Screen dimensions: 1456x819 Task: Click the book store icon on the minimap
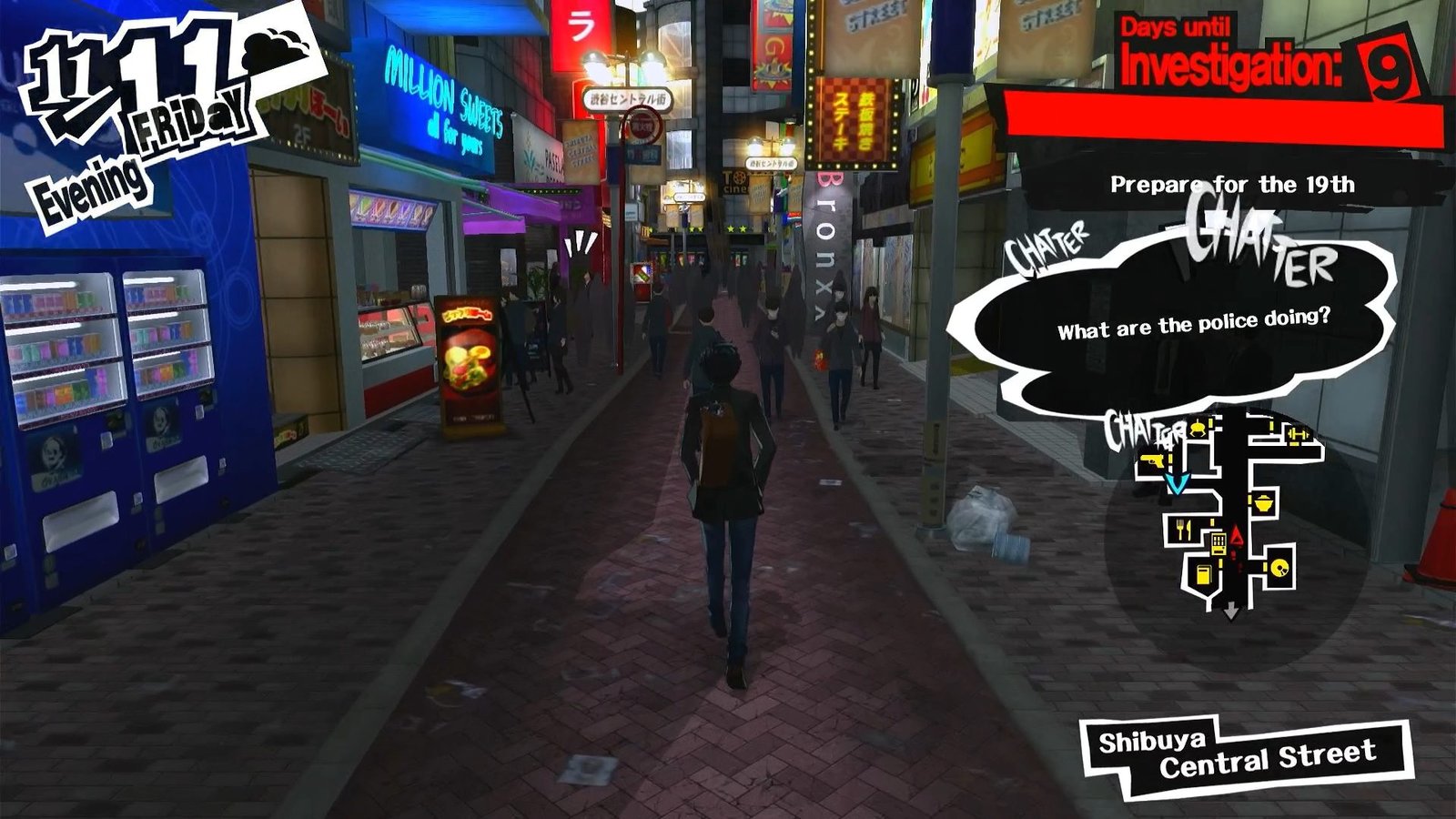(x=1203, y=575)
